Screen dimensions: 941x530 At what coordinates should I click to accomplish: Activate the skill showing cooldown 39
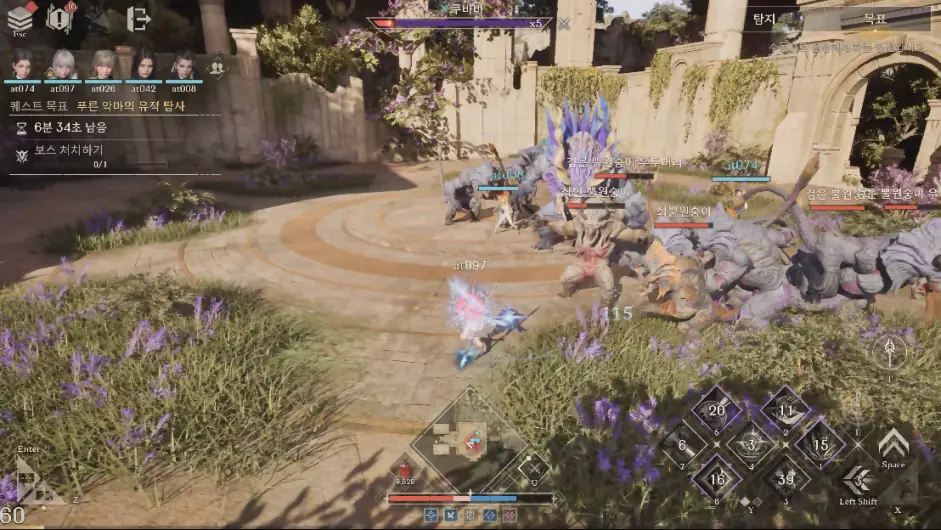786,479
